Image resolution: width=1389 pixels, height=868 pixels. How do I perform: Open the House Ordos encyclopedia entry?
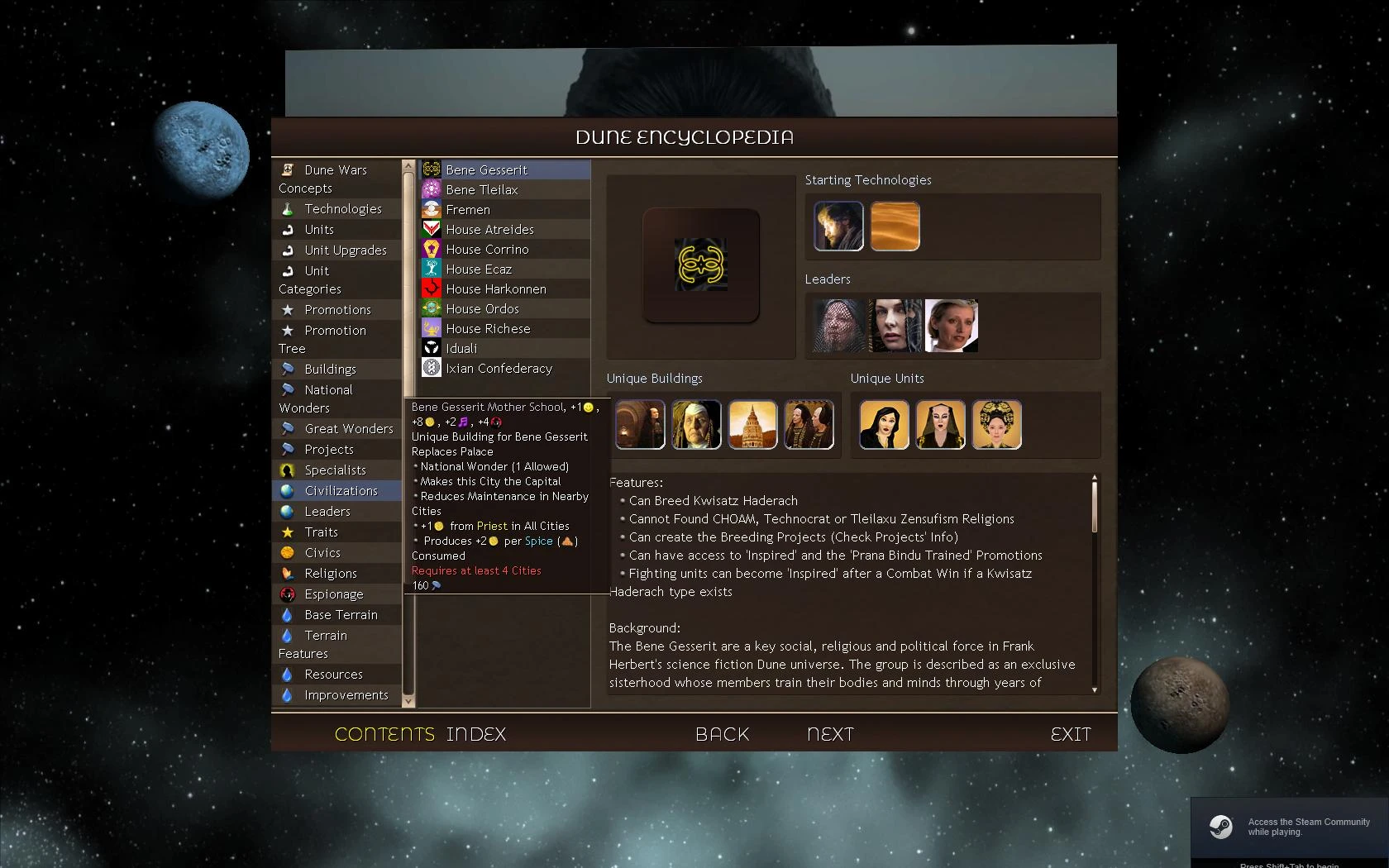tap(484, 308)
